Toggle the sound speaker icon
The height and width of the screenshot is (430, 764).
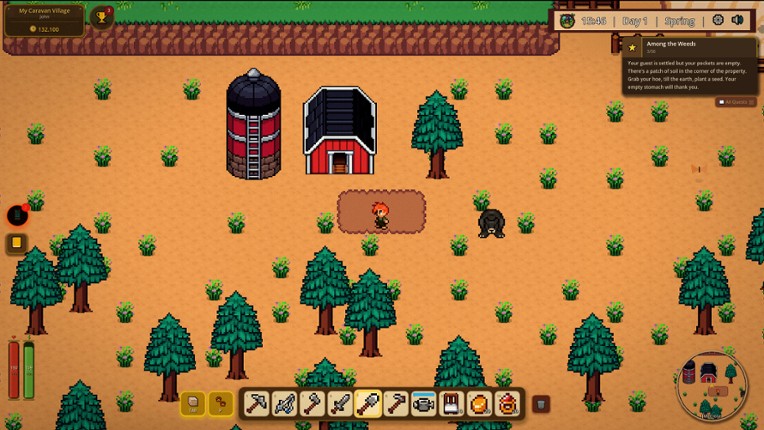[738, 20]
